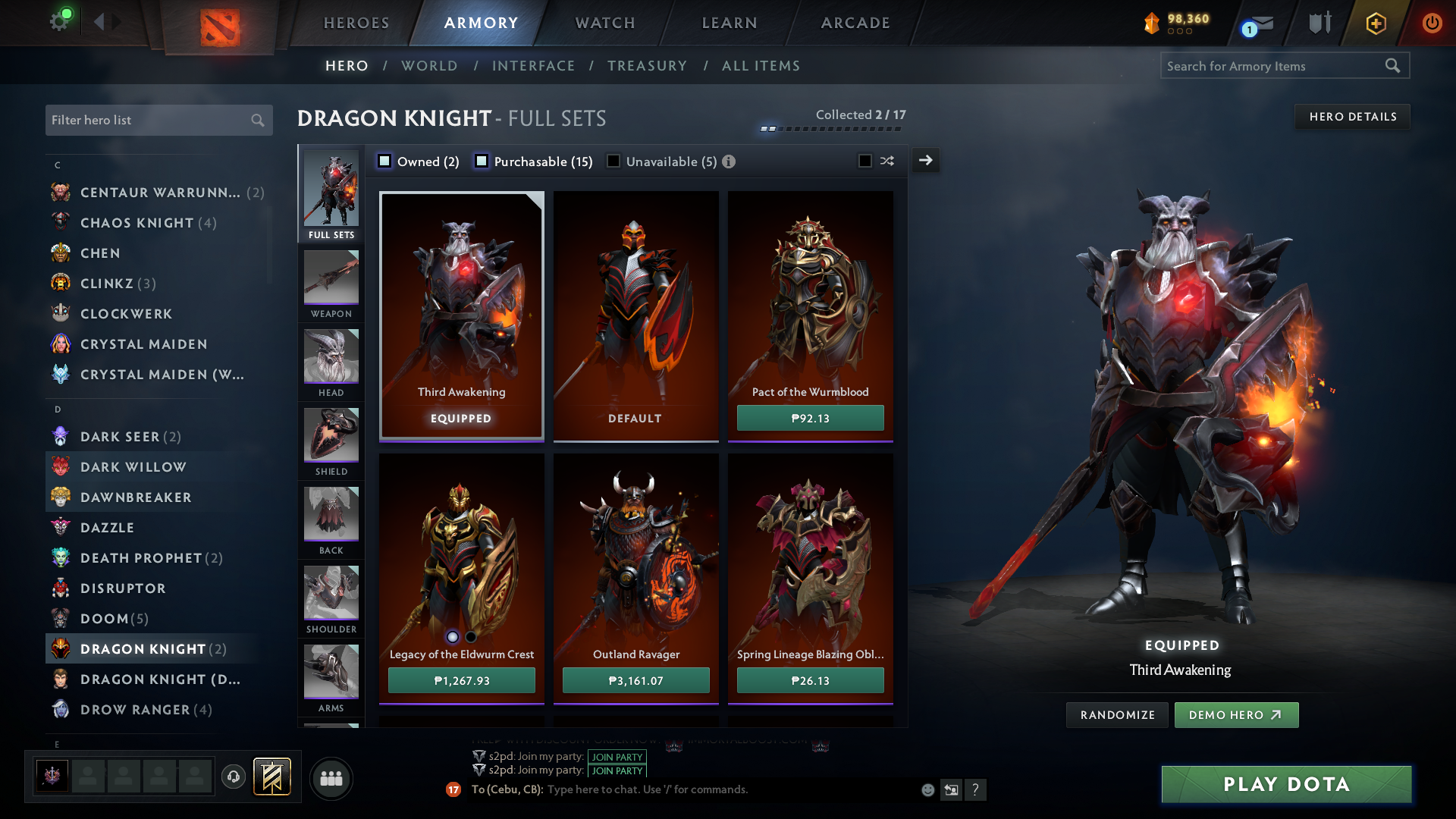Image resolution: width=1456 pixels, height=819 pixels.
Task: Purchase Outland Ravager set for ₱3,161.07
Action: pos(635,680)
